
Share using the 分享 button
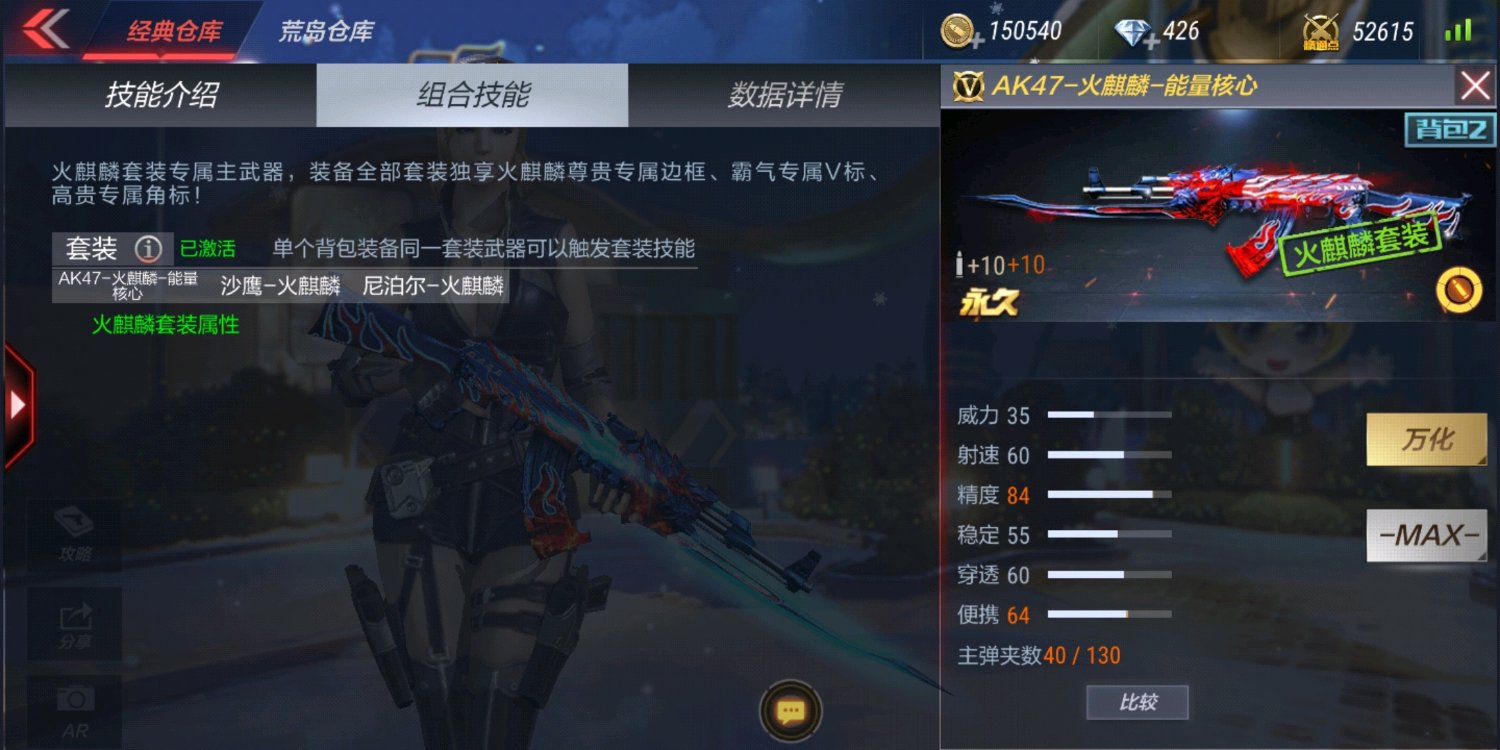point(75,625)
